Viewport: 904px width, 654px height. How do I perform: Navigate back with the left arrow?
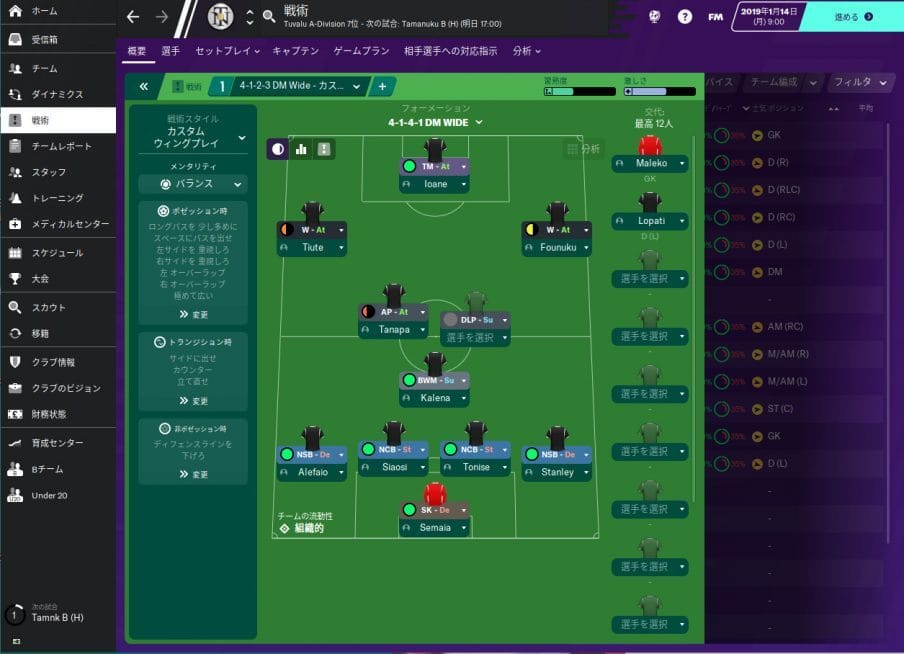[133, 17]
